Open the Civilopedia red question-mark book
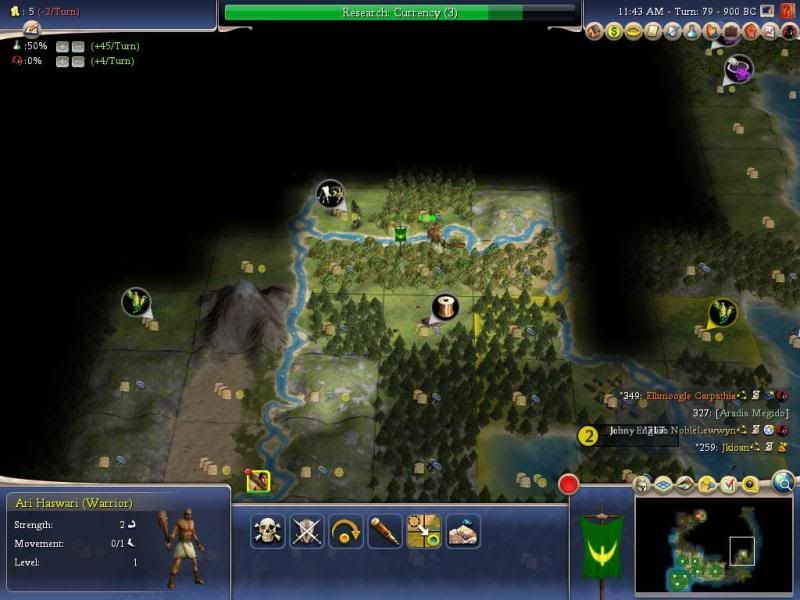Viewport: 800px width, 600px height. (788, 11)
